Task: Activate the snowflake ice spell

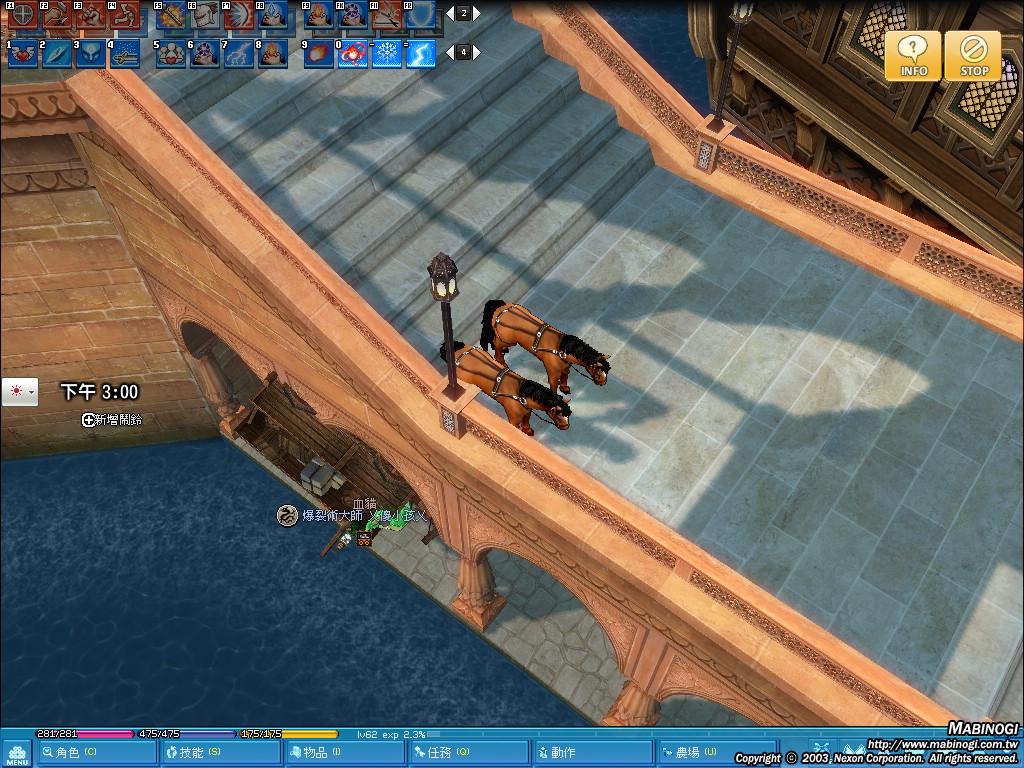Action: (x=386, y=54)
